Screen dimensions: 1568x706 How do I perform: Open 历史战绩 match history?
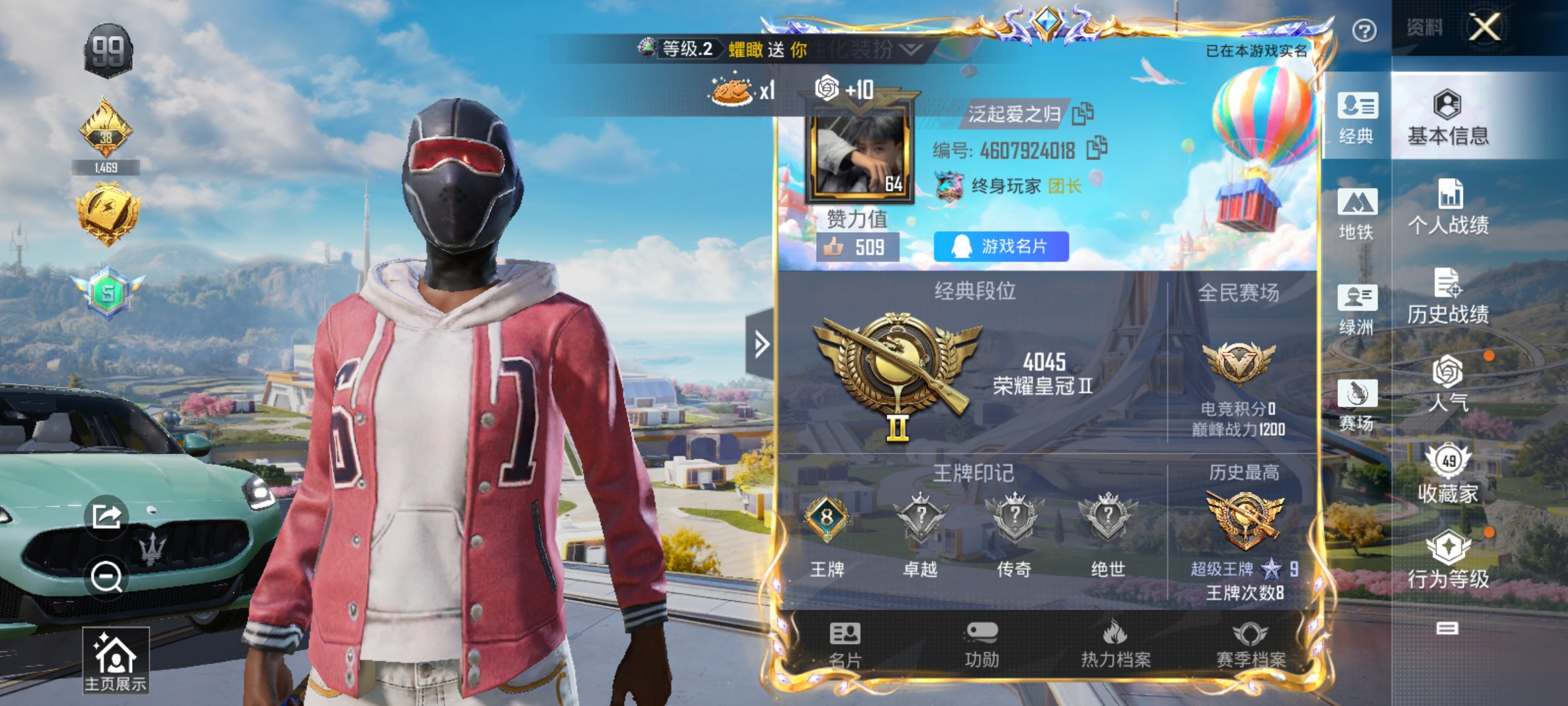click(1448, 297)
